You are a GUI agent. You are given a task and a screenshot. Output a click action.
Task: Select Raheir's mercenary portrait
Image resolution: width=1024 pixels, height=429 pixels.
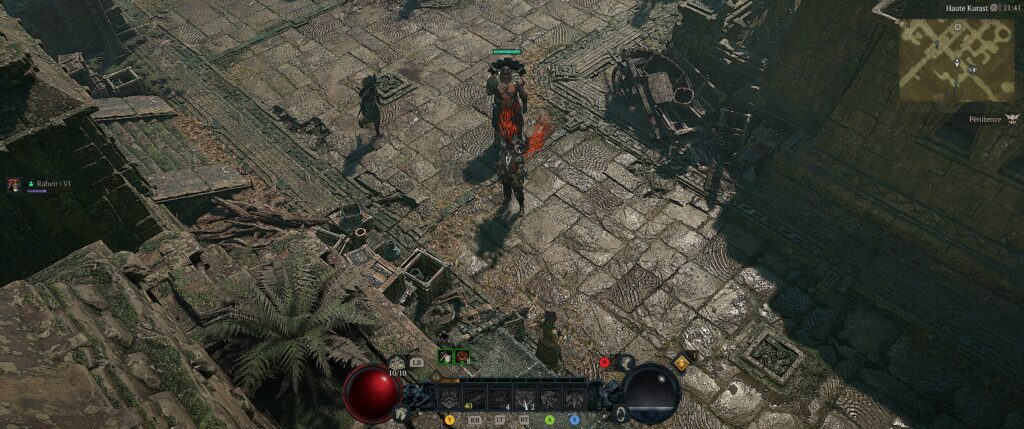[x=15, y=185]
